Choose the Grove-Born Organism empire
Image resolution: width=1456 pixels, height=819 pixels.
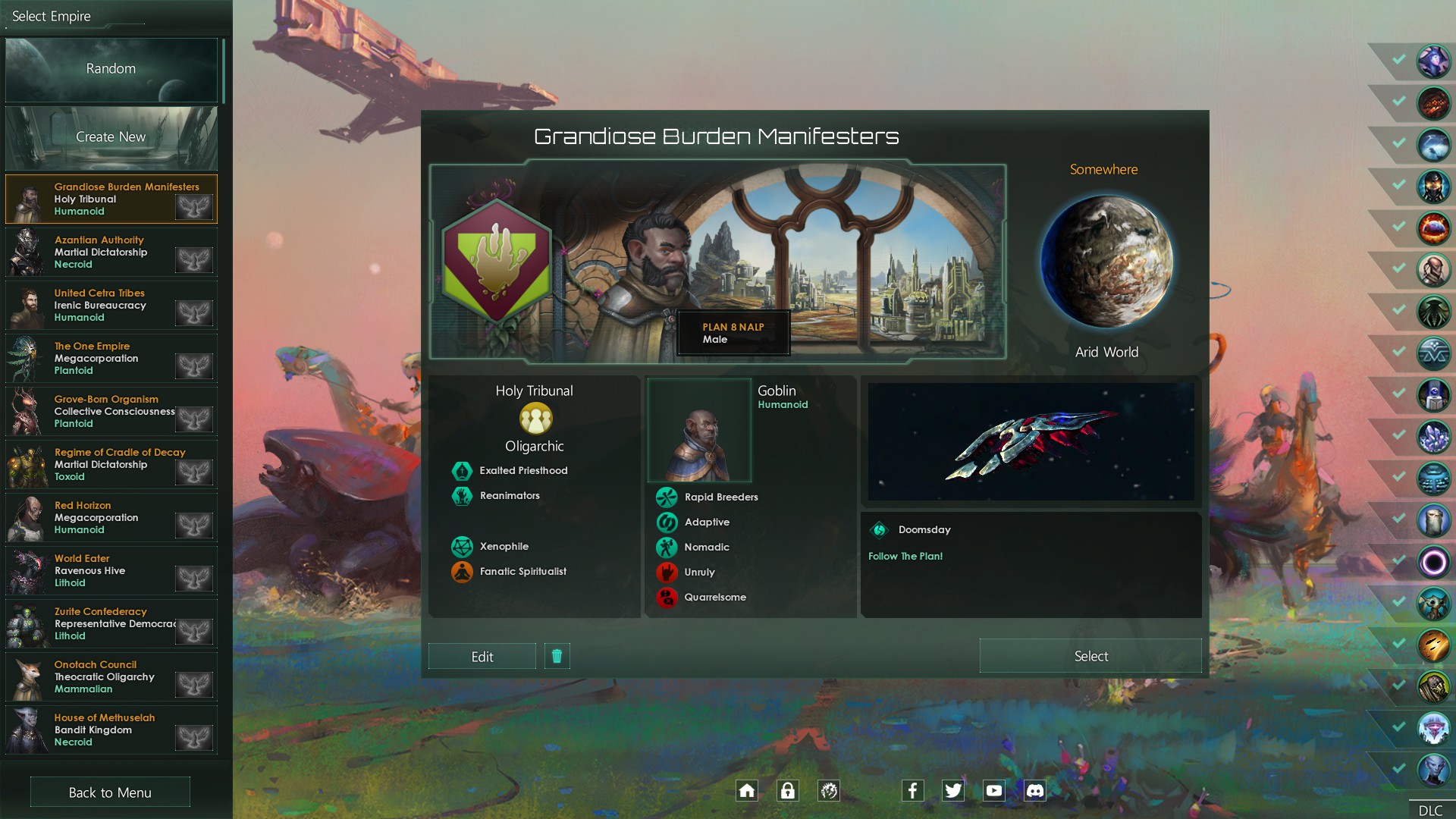pyautogui.click(x=111, y=412)
